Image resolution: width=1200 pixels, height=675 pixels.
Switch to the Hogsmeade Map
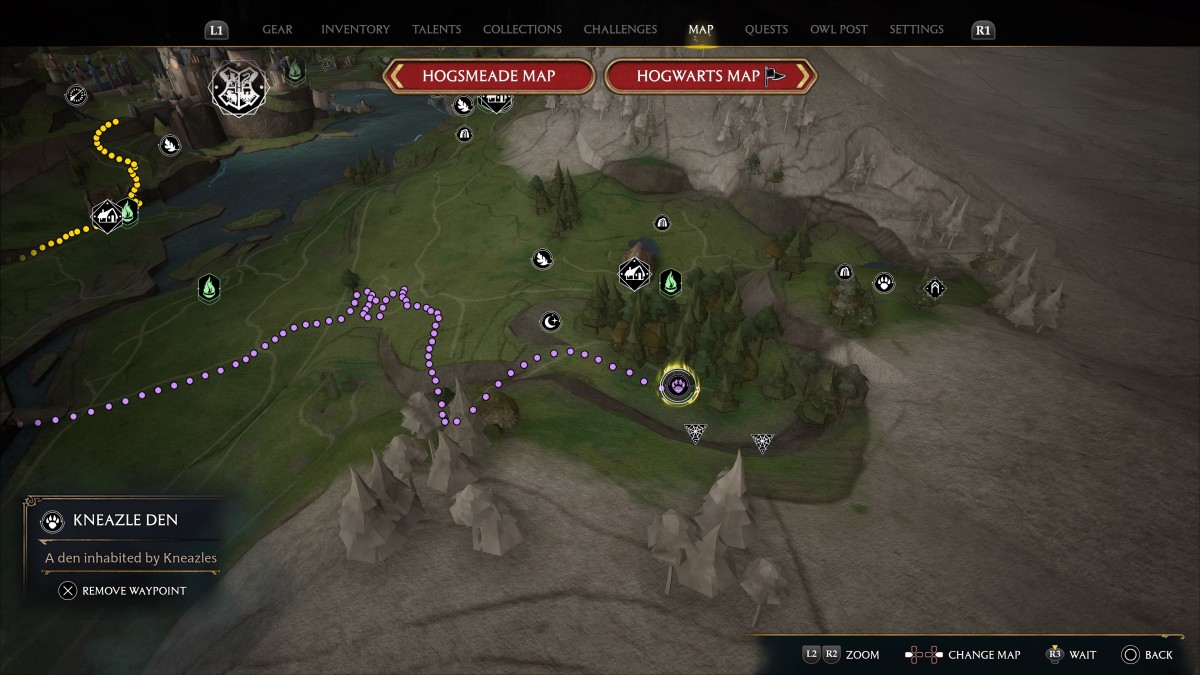click(x=488, y=76)
